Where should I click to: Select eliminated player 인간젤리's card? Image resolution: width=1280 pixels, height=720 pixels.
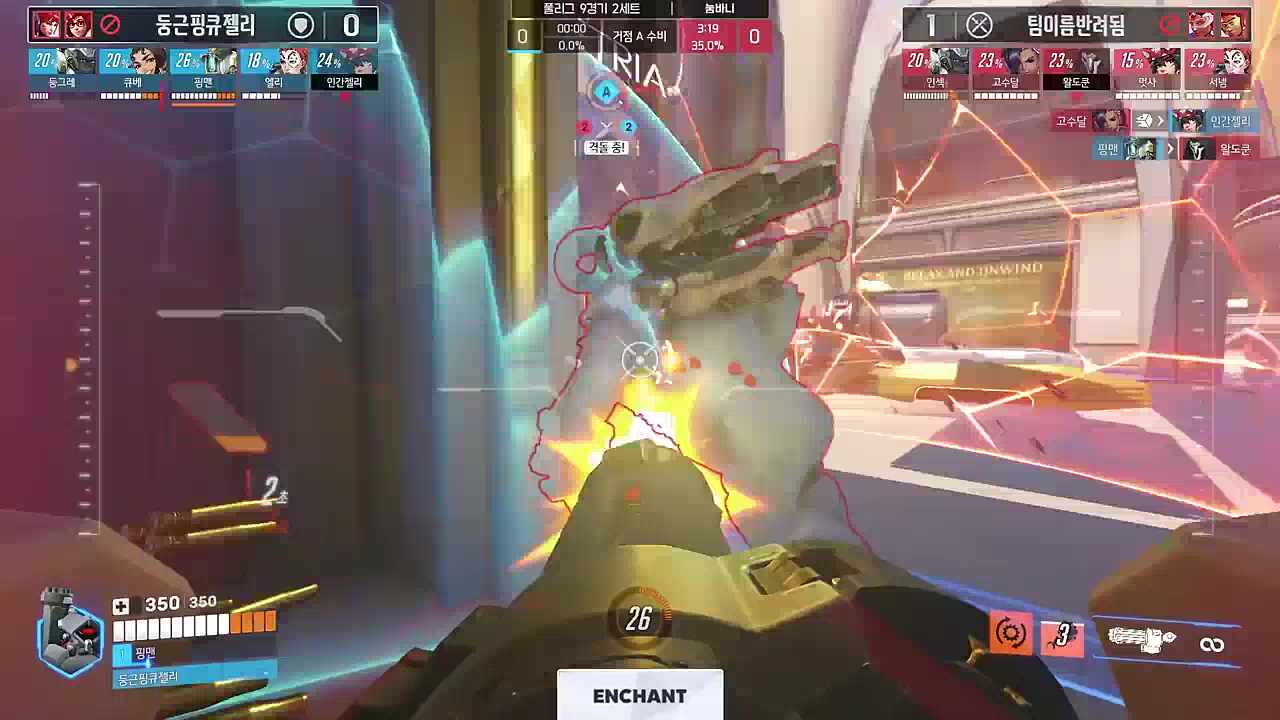[x=344, y=69]
